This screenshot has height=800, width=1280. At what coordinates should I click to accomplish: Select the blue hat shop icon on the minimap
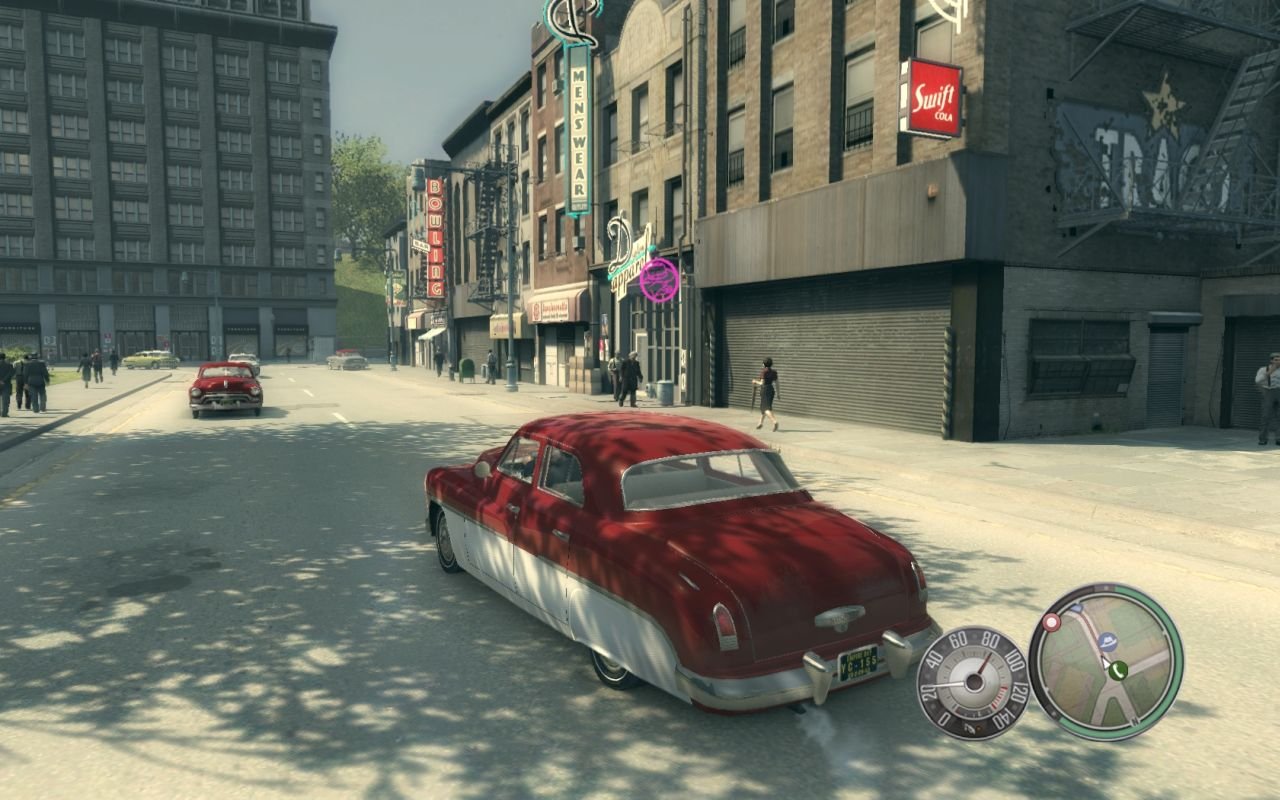click(x=1108, y=641)
